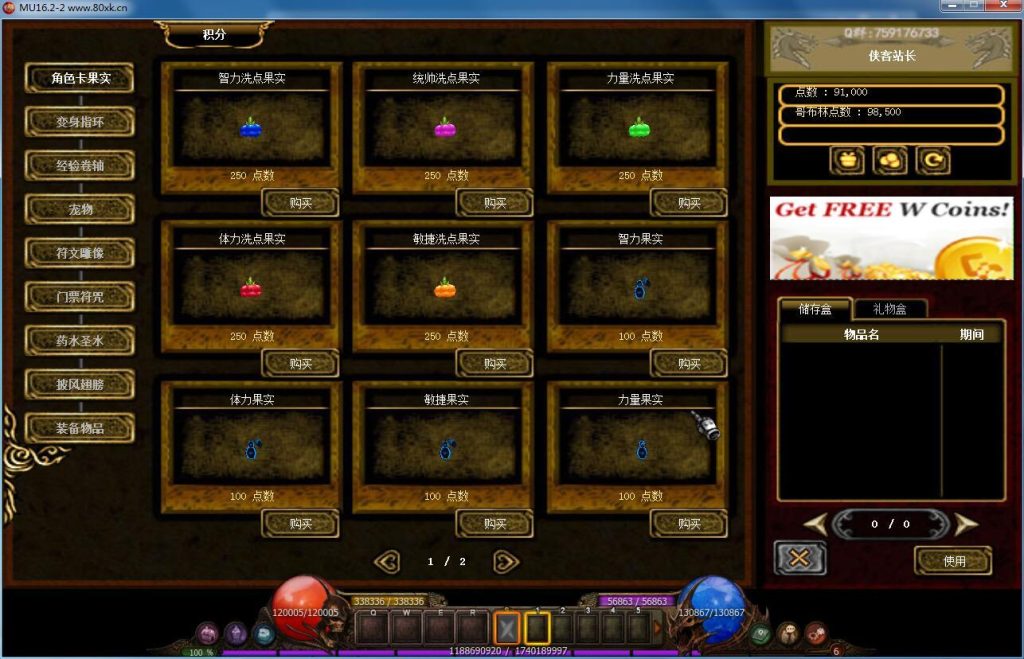1024x659 pixels.
Task: Switch to the 宠物 category
Action: [x=79, y=209]
